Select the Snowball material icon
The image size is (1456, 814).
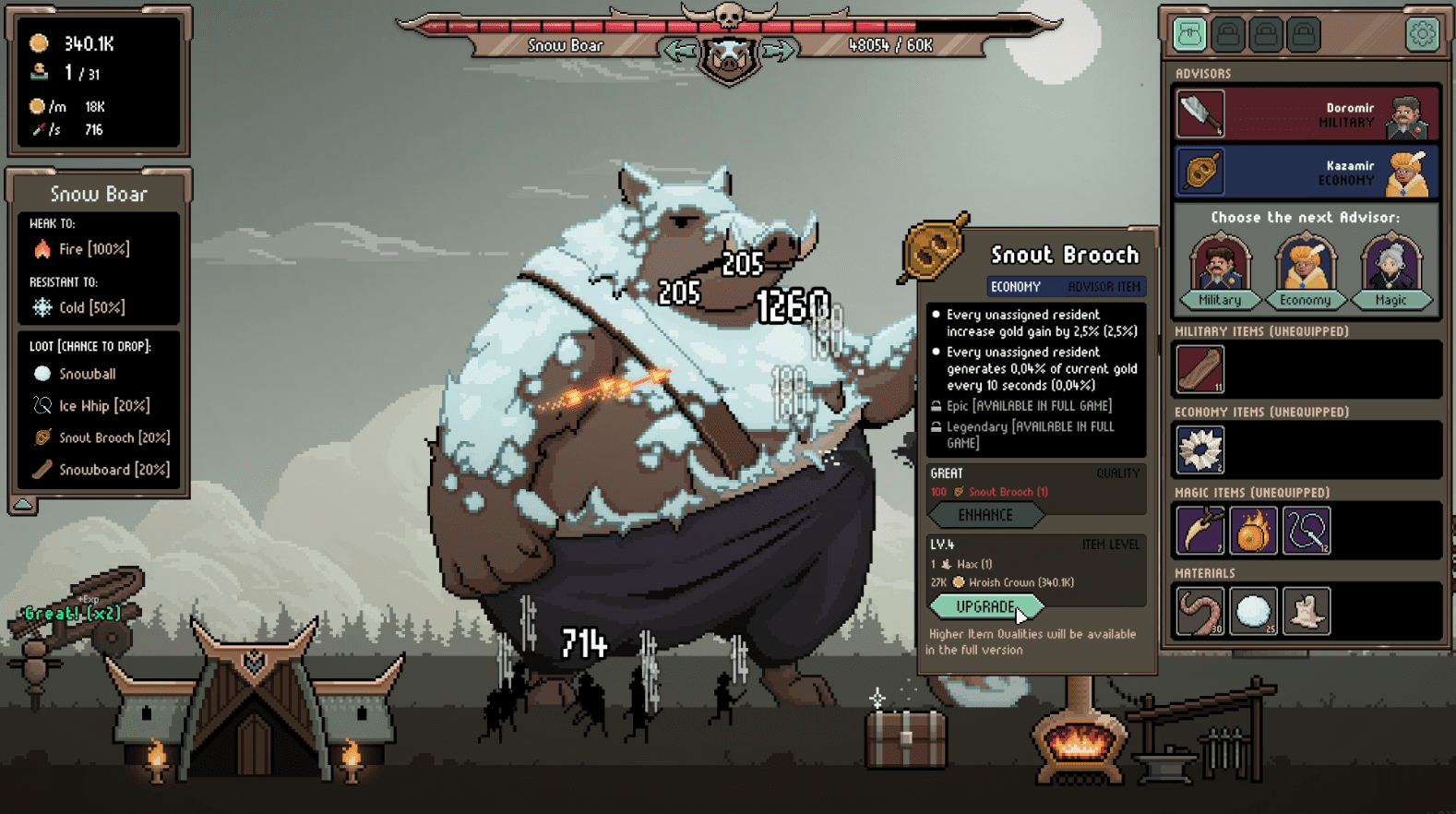coord(1254,611)
